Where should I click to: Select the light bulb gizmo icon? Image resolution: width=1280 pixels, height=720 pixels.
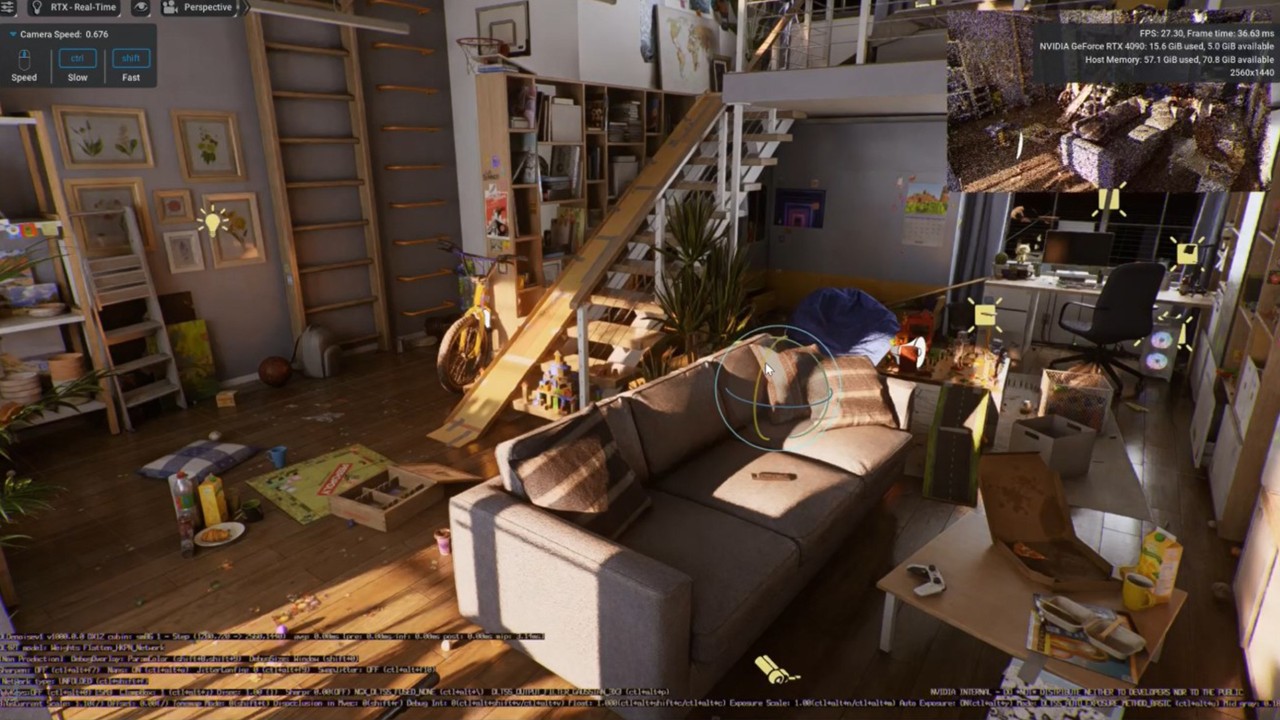[x=211, y=221]
